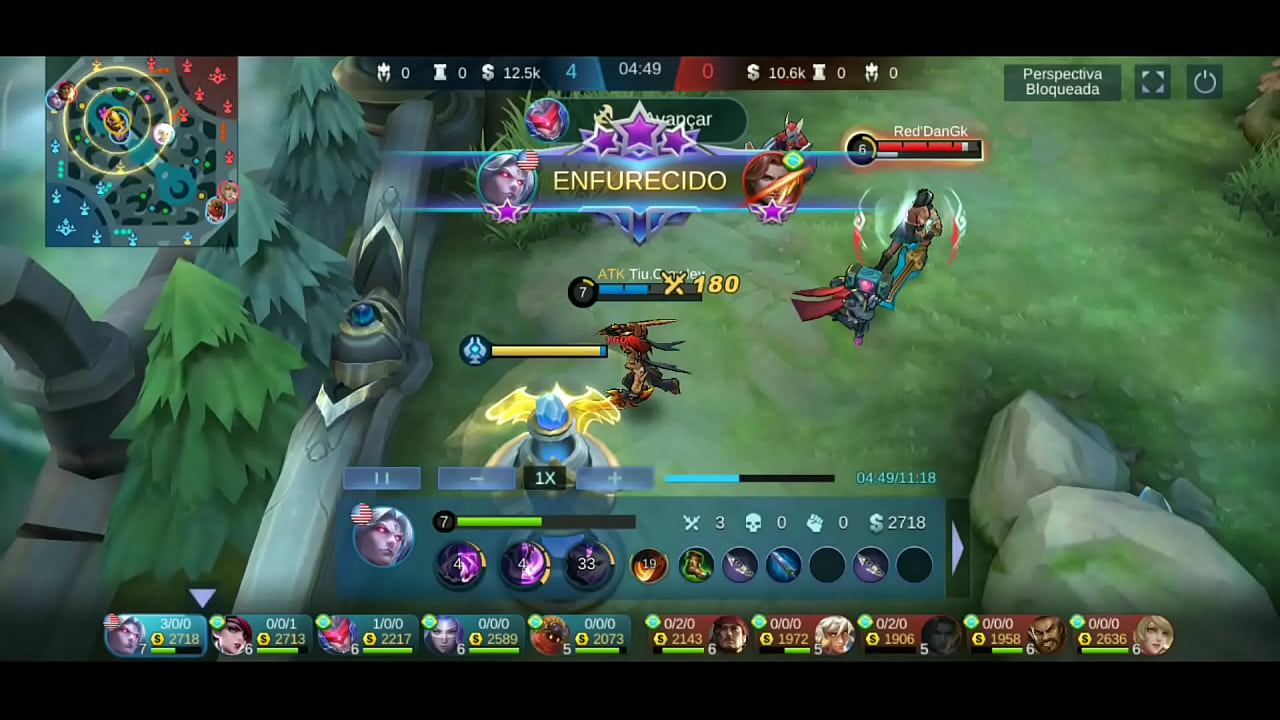Click the skull death counter icon
This screenshot has width=1280, height=720.
pos(752,522)
